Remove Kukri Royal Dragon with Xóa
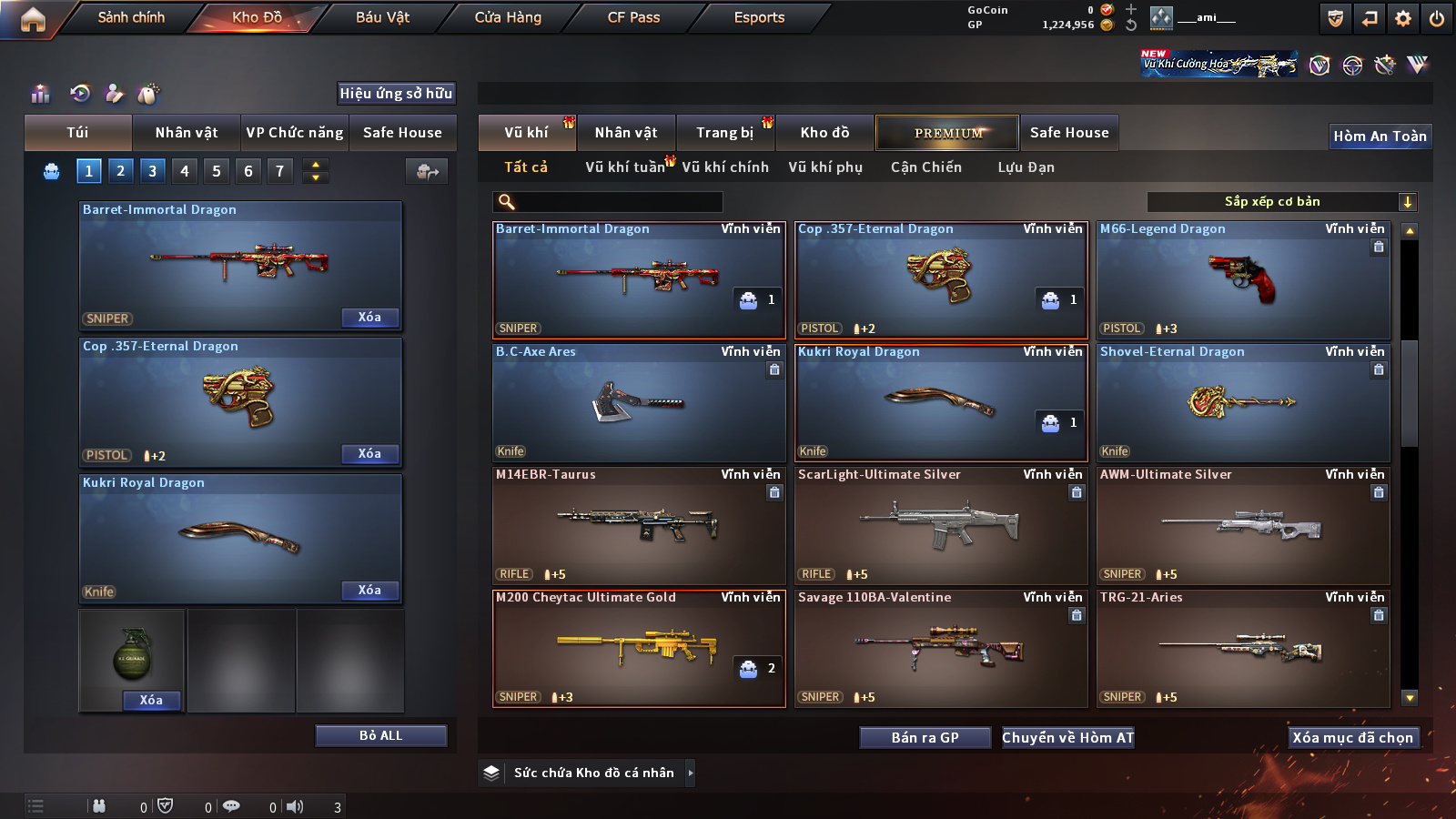Viewport: 1456px width, 819px height. (x=369, y=591)
